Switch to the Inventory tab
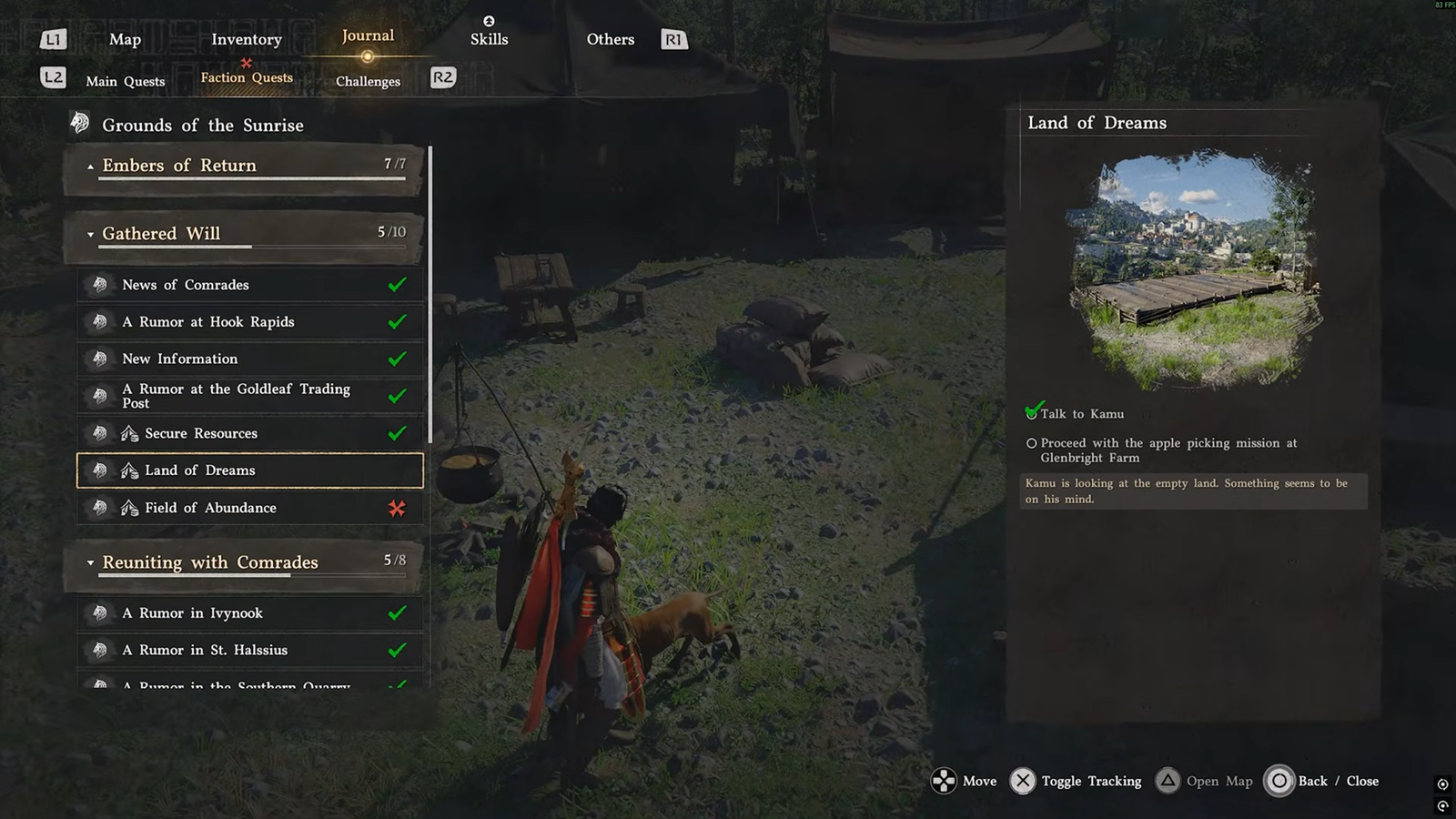 (246, 39)
